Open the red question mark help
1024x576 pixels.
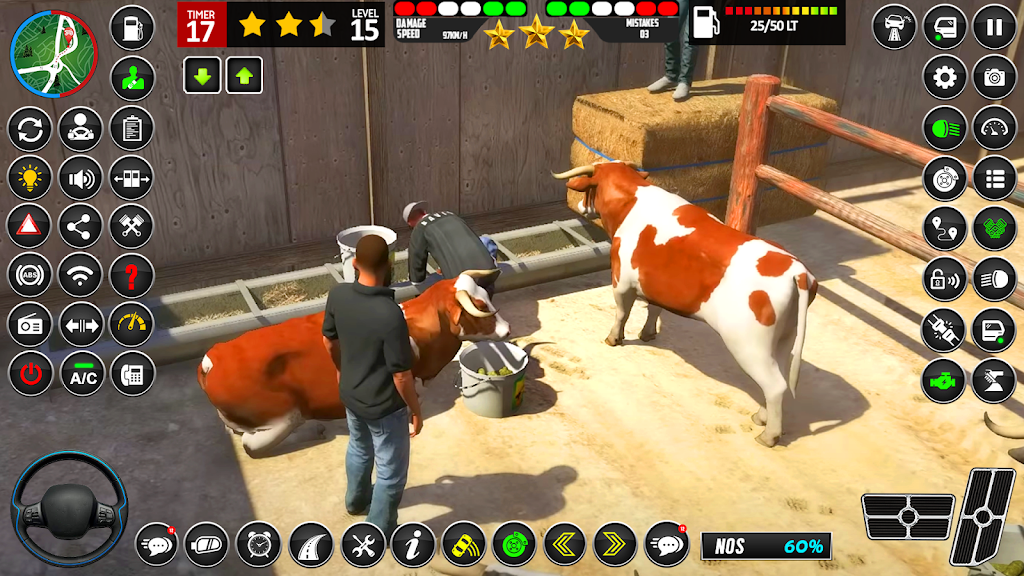coord(131,275)
